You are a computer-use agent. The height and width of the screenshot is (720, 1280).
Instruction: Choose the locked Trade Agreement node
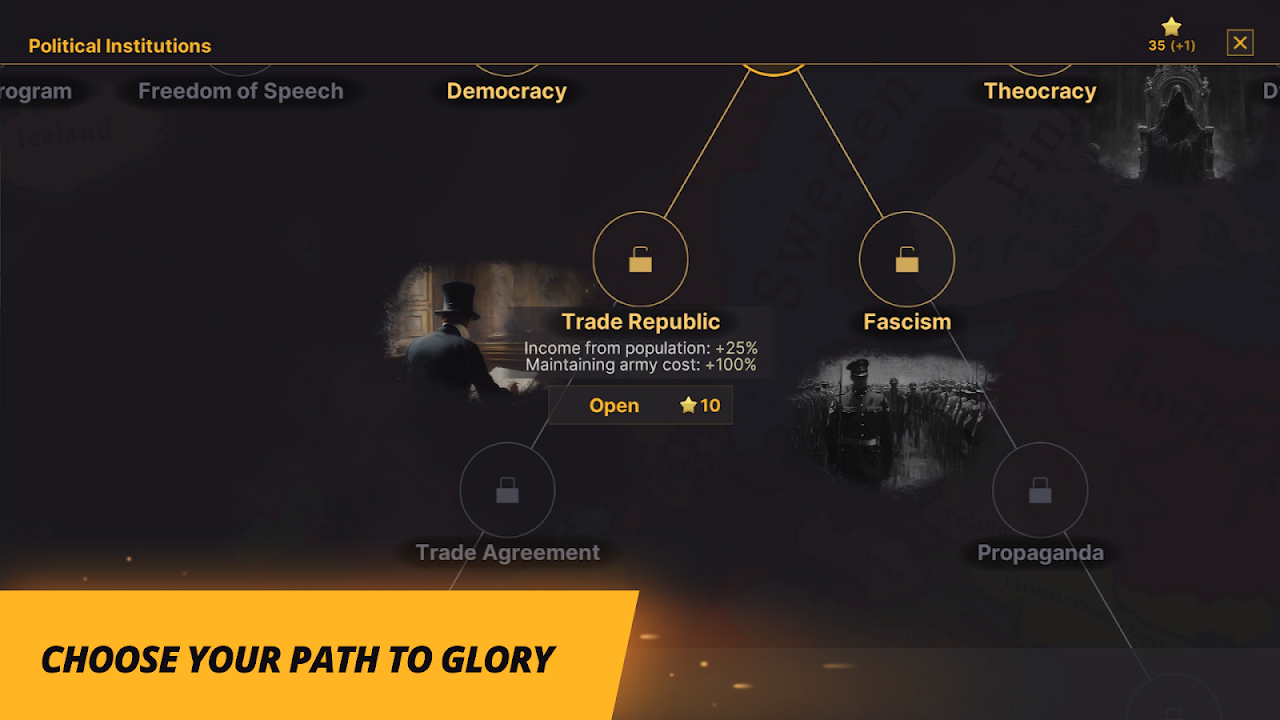click(x=507, y=490)
